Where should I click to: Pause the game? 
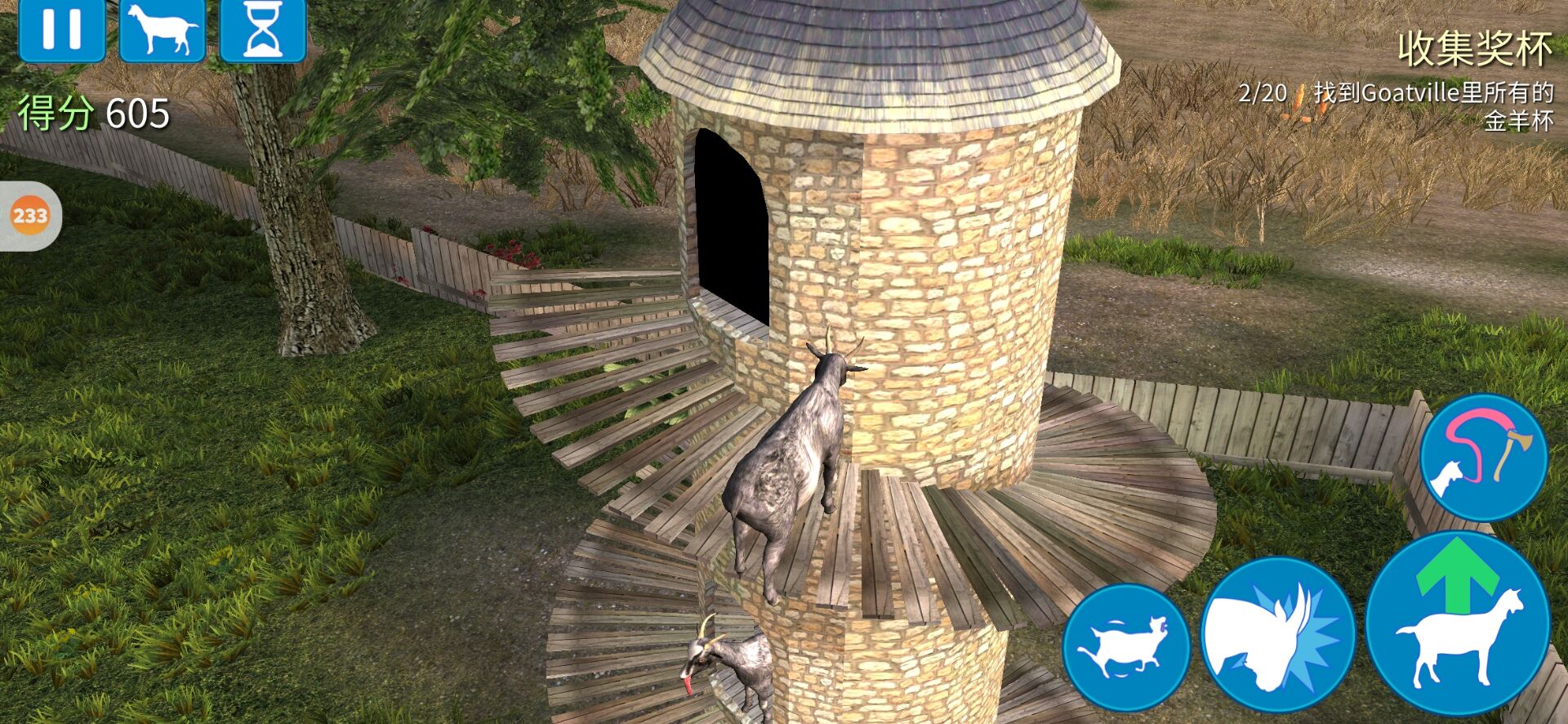pyautogui.click(x=61, y=29)
